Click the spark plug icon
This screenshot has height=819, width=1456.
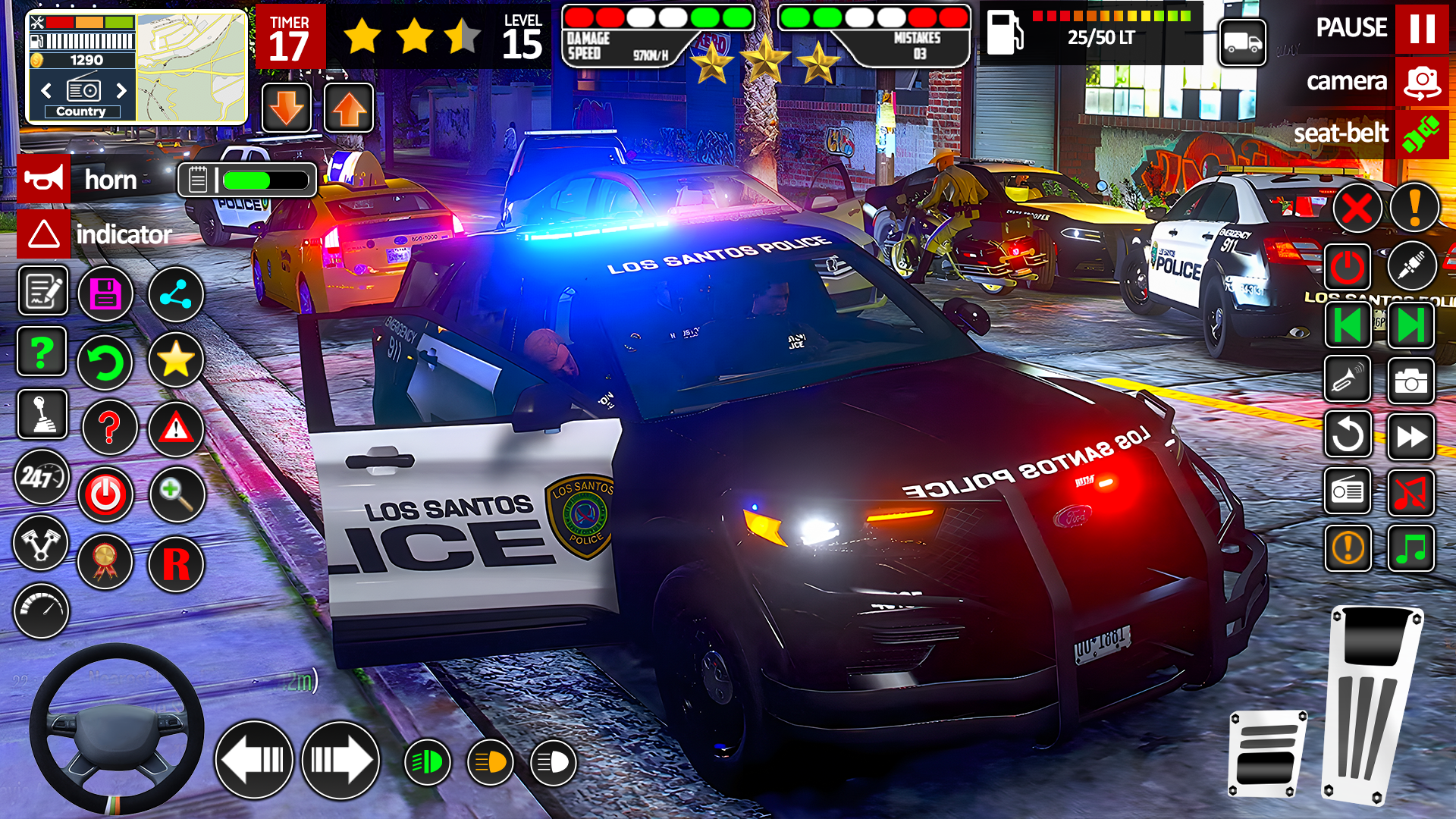click(1412, 266)
